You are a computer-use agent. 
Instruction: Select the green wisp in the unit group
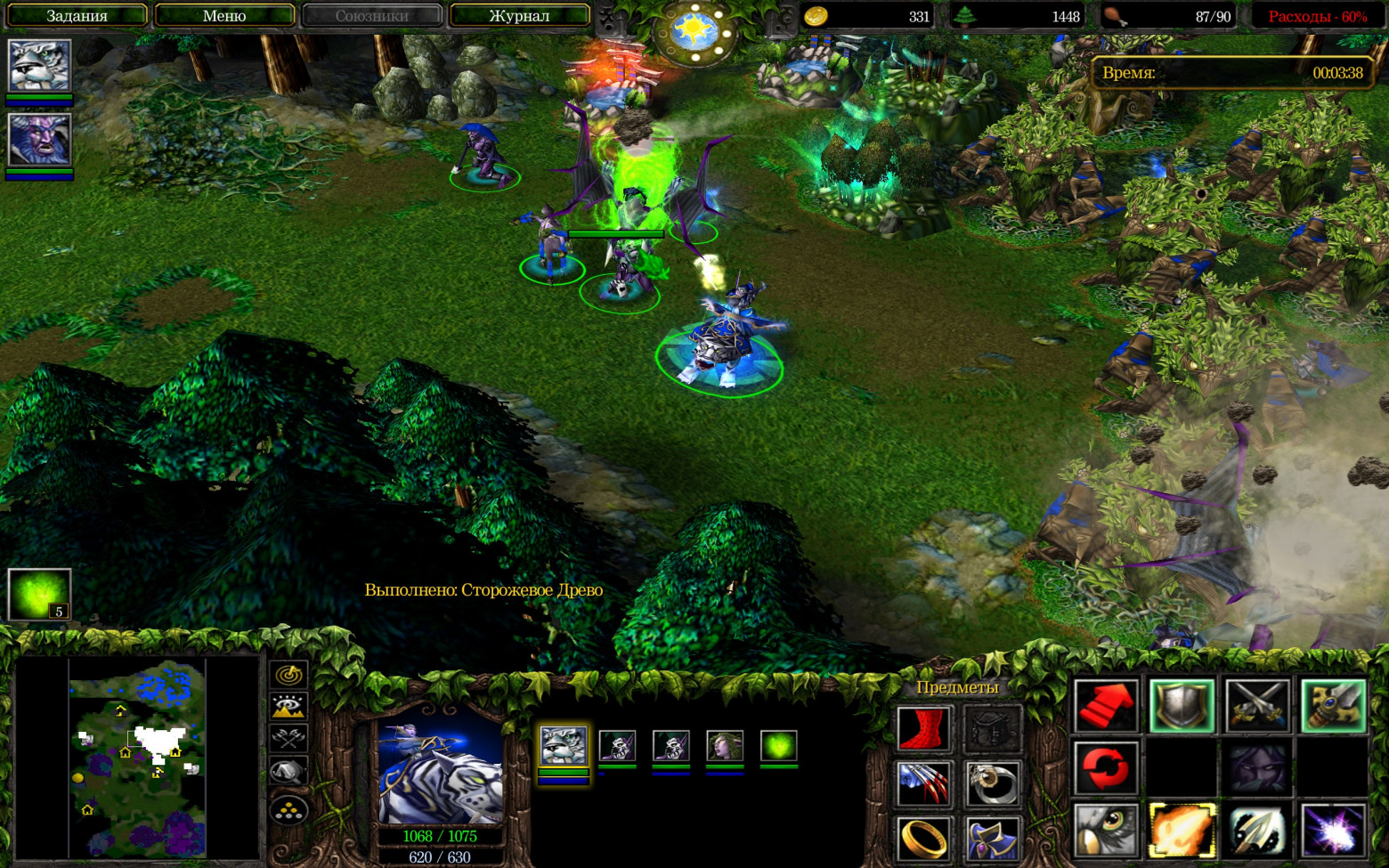click(778, 746)
